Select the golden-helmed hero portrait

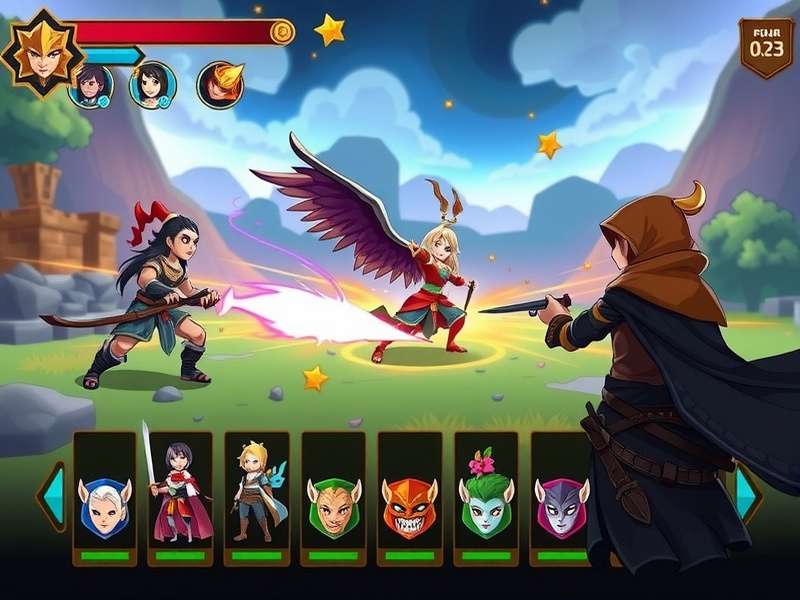tap(40, 52)
